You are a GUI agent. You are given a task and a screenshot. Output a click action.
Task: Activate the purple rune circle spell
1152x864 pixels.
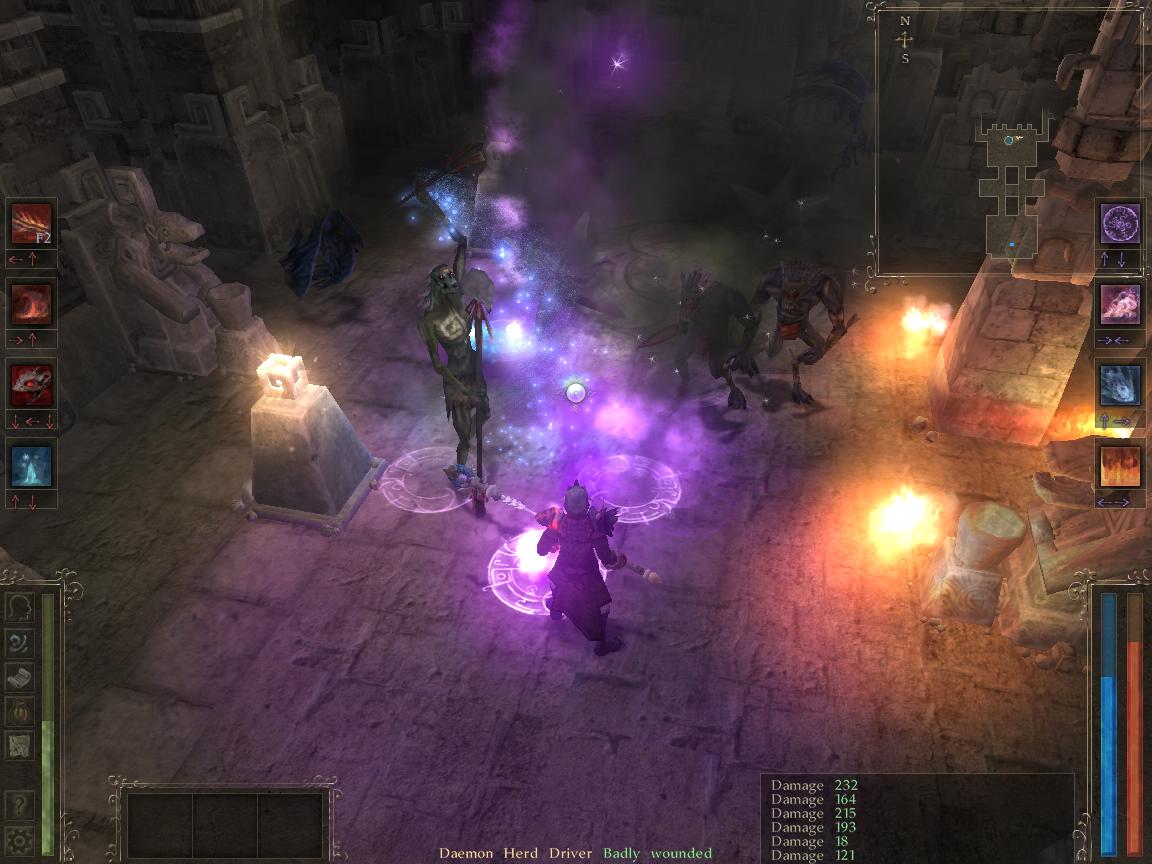coord(1120,223)
